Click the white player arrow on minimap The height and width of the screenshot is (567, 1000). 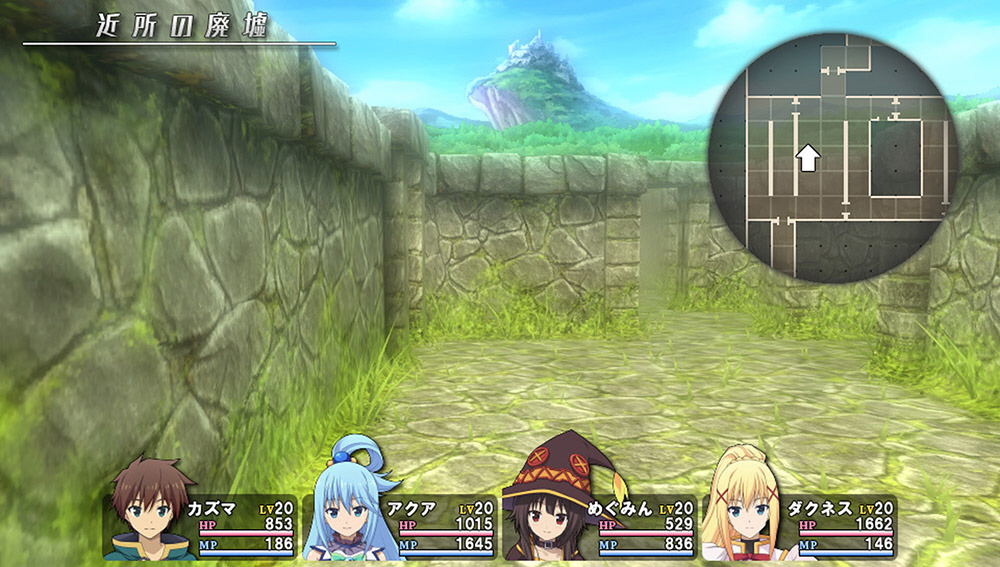pos(807,157)
